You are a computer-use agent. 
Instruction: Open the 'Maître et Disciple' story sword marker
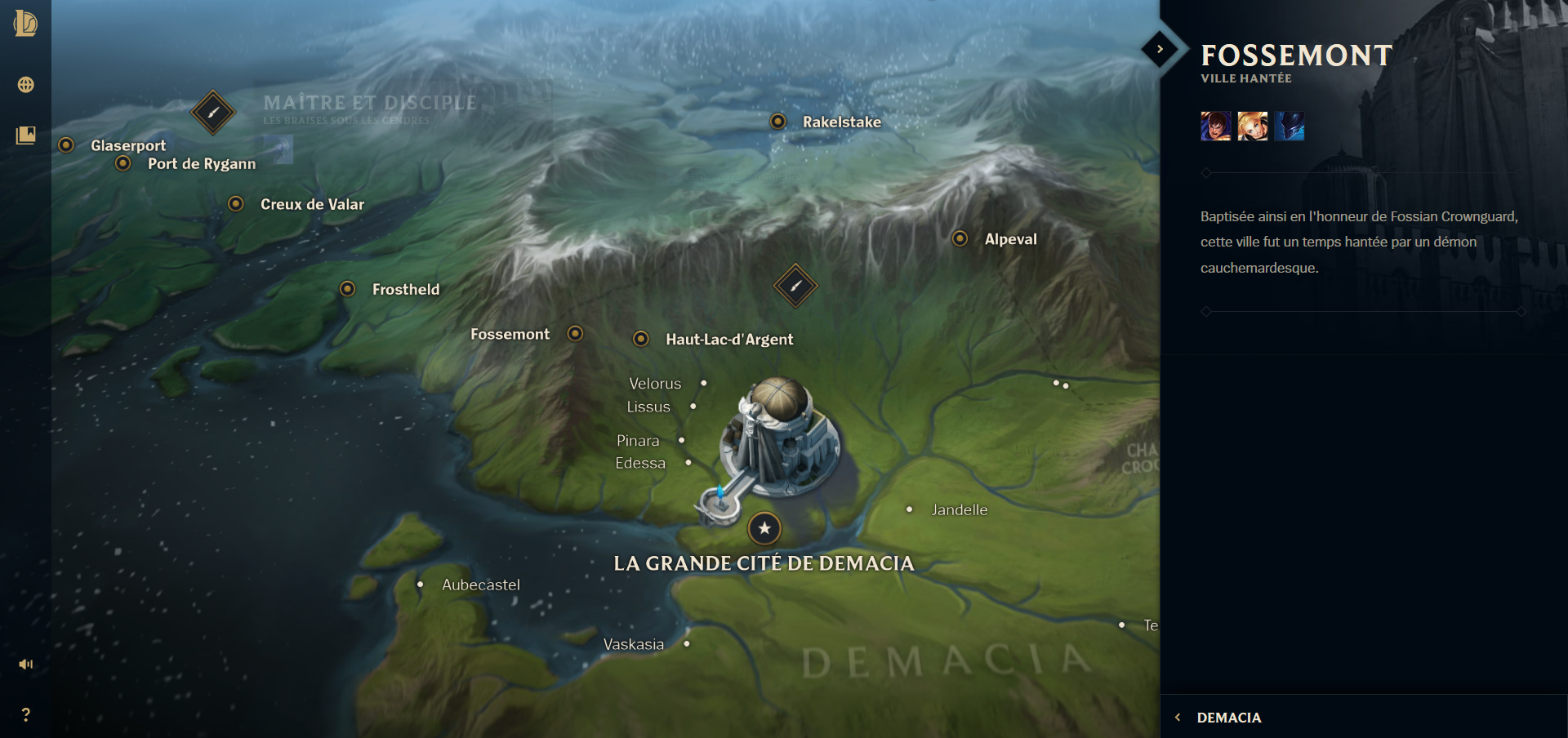click(x=212, y=112)
